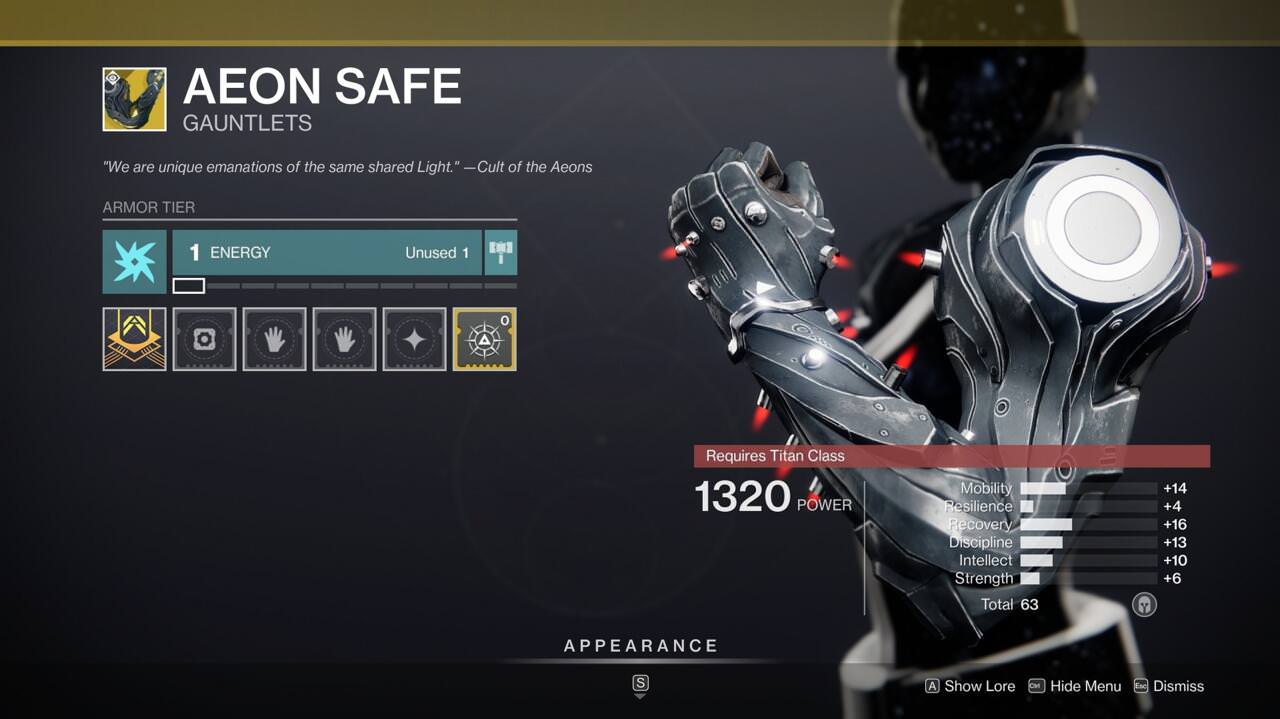Click the hammer upgrade energy button

pyautogui.click(x=501, y=253)
